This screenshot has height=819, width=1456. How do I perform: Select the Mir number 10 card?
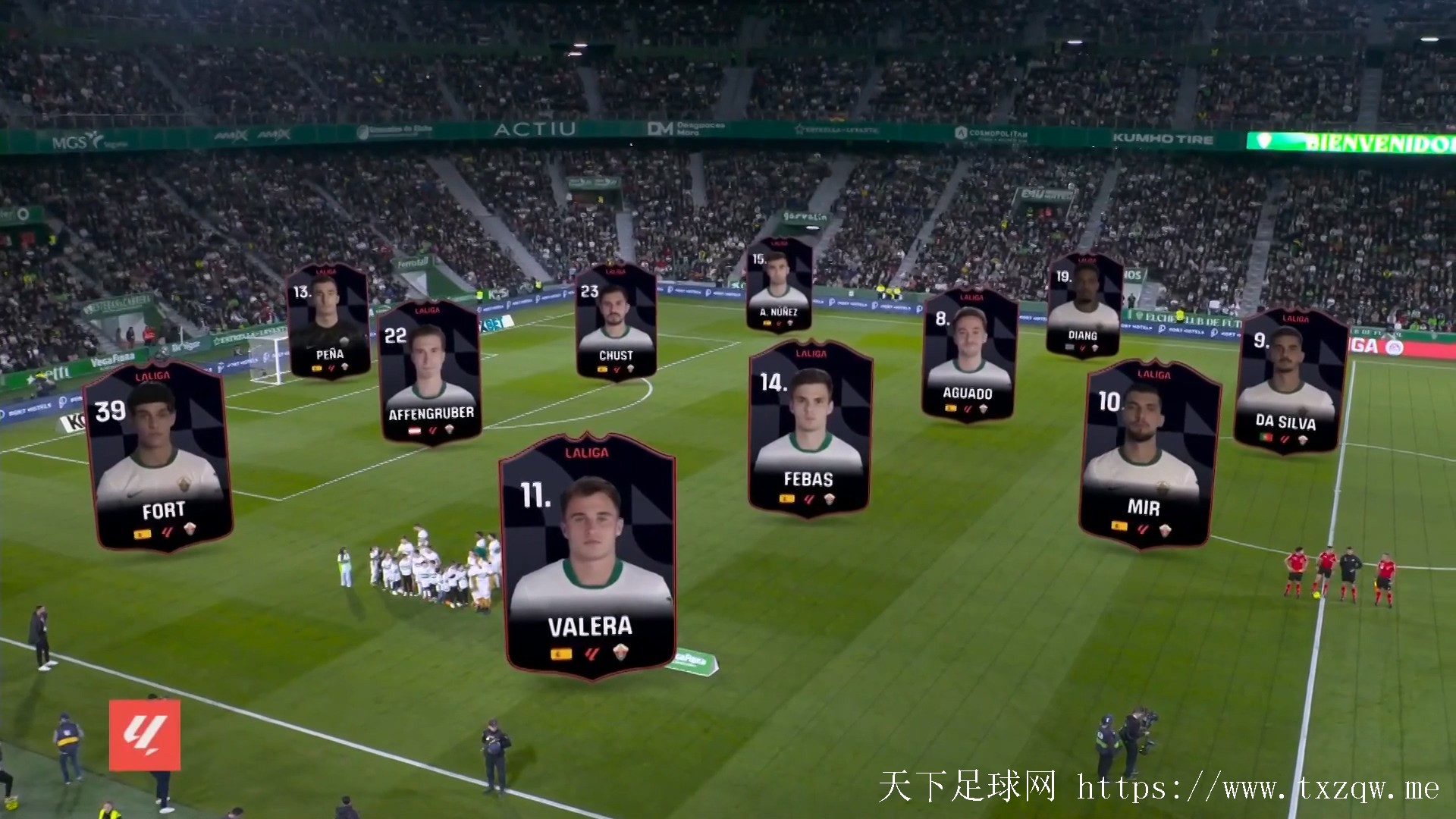click(x=1148, y=453)
